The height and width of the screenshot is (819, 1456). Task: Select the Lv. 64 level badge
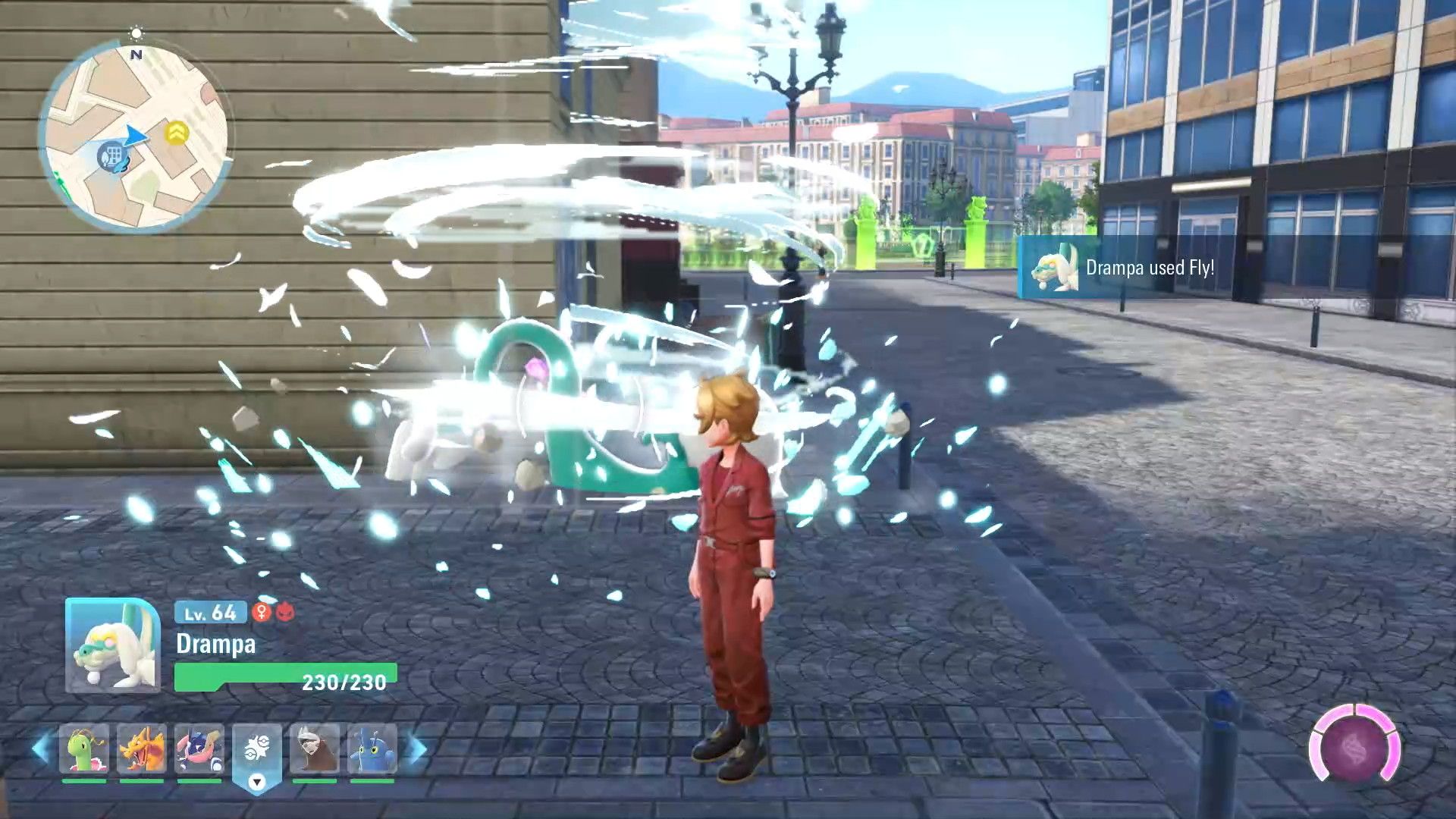(210, 613)
